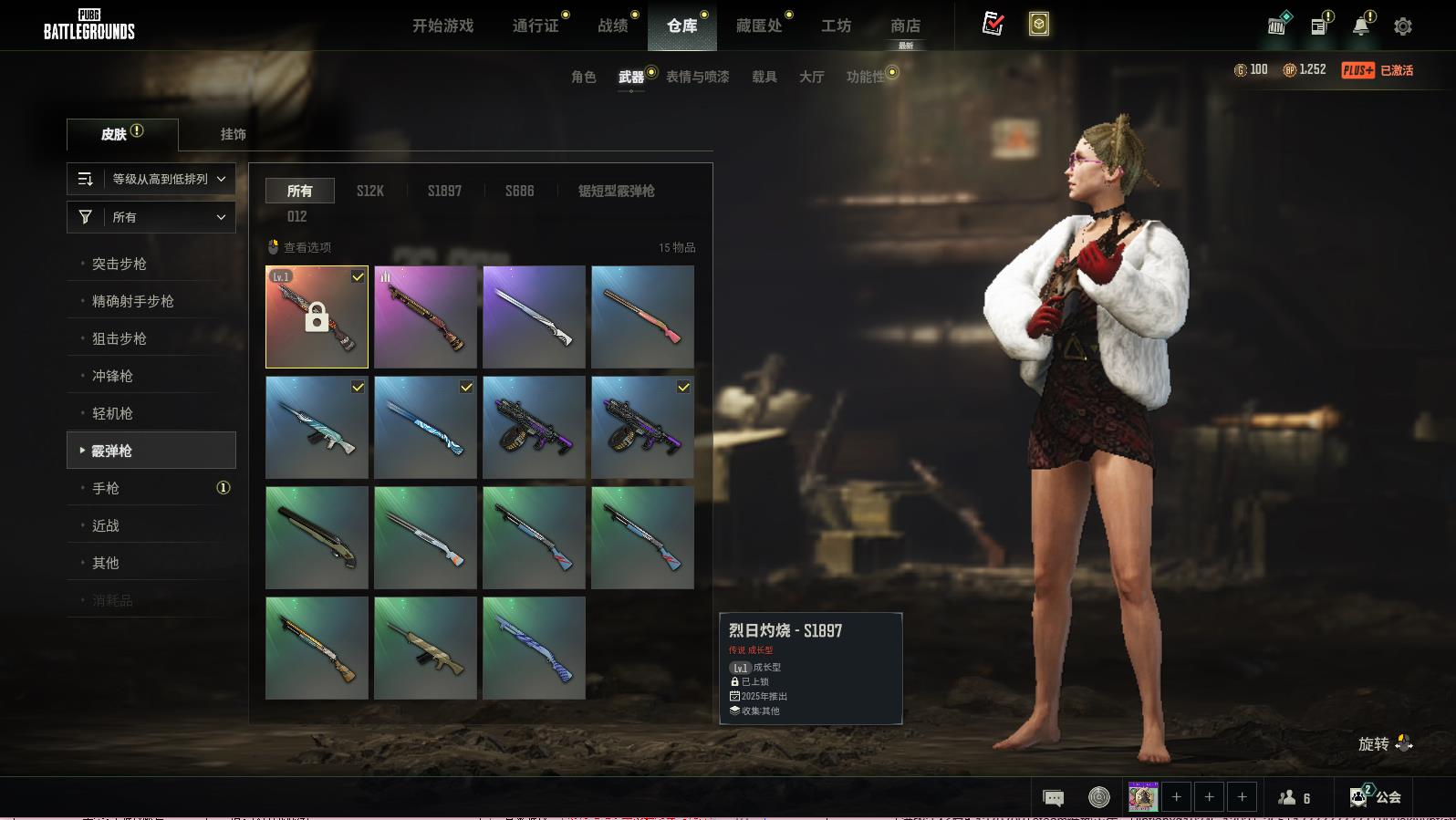Open the 等级从高到低排列 sort dropdown

click(x=151, y=179)
